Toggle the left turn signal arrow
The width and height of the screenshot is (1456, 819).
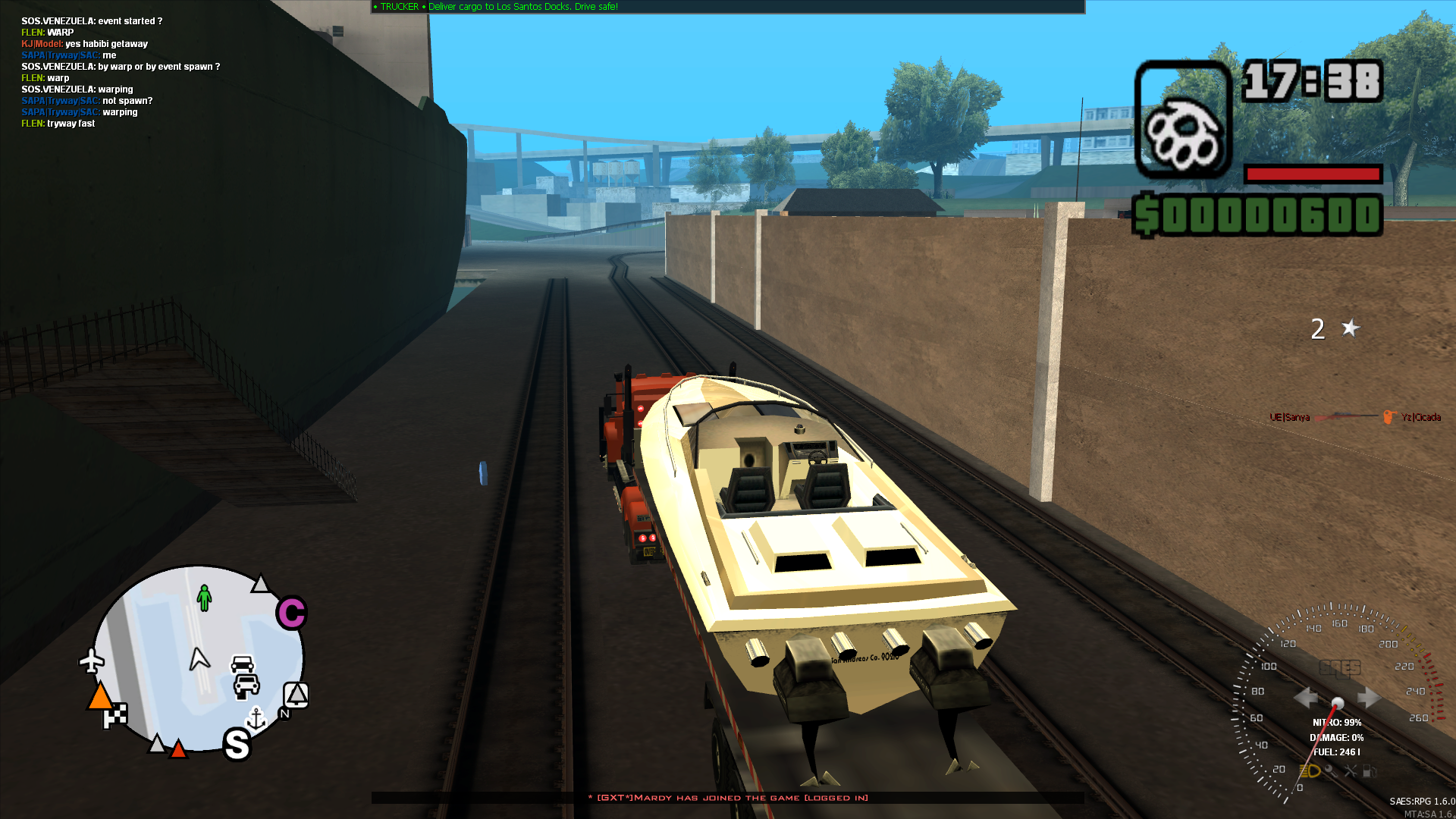click(x=1307, y=696)
